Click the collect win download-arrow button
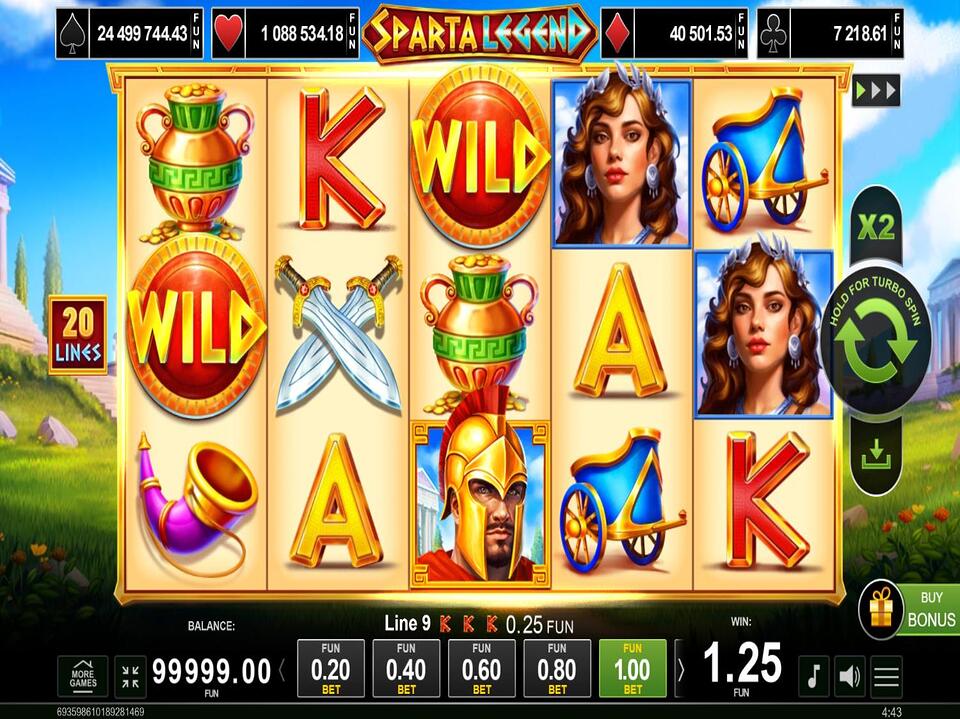 875,455
